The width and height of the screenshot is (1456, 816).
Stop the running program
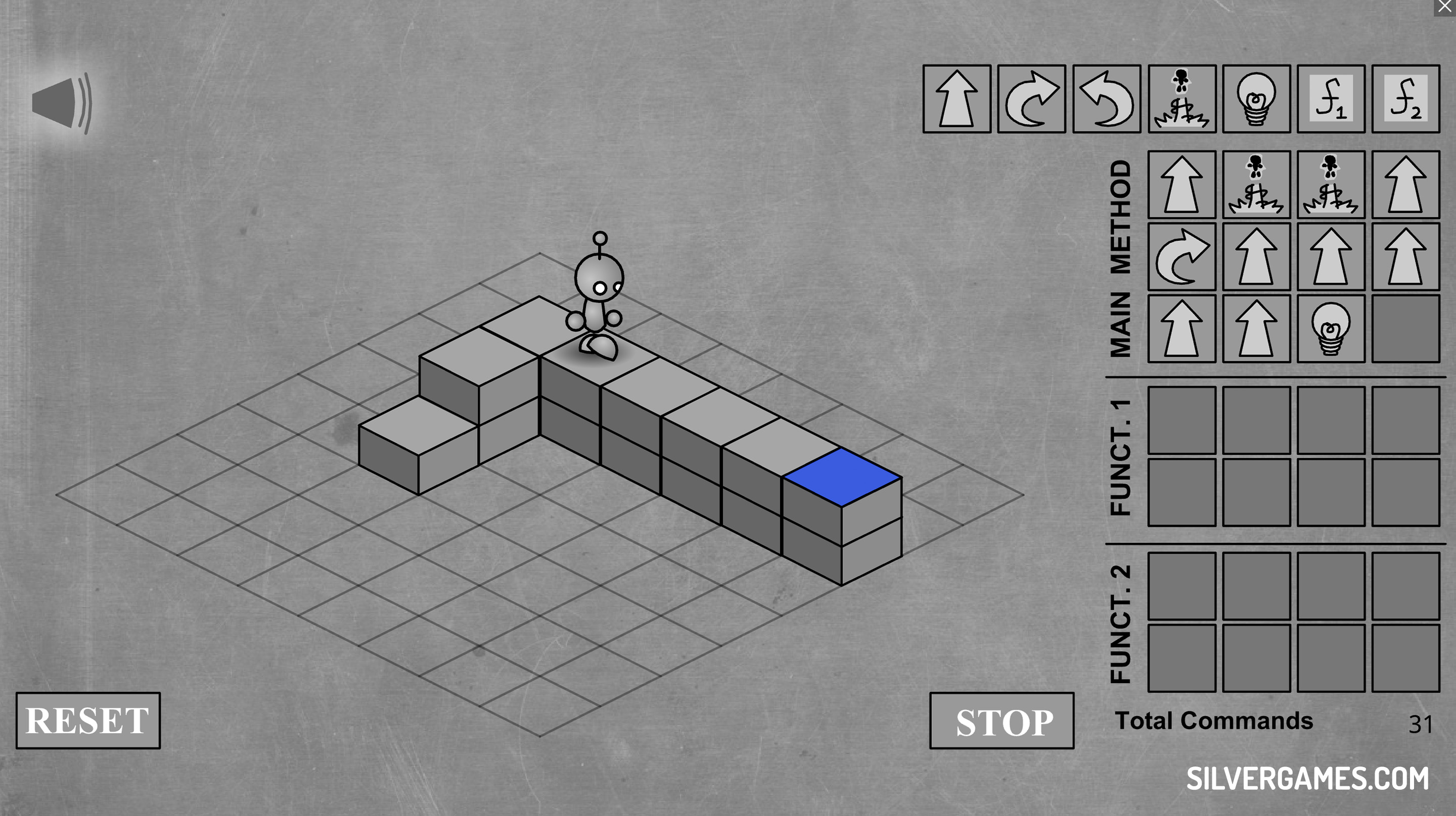pos(1002,721)
